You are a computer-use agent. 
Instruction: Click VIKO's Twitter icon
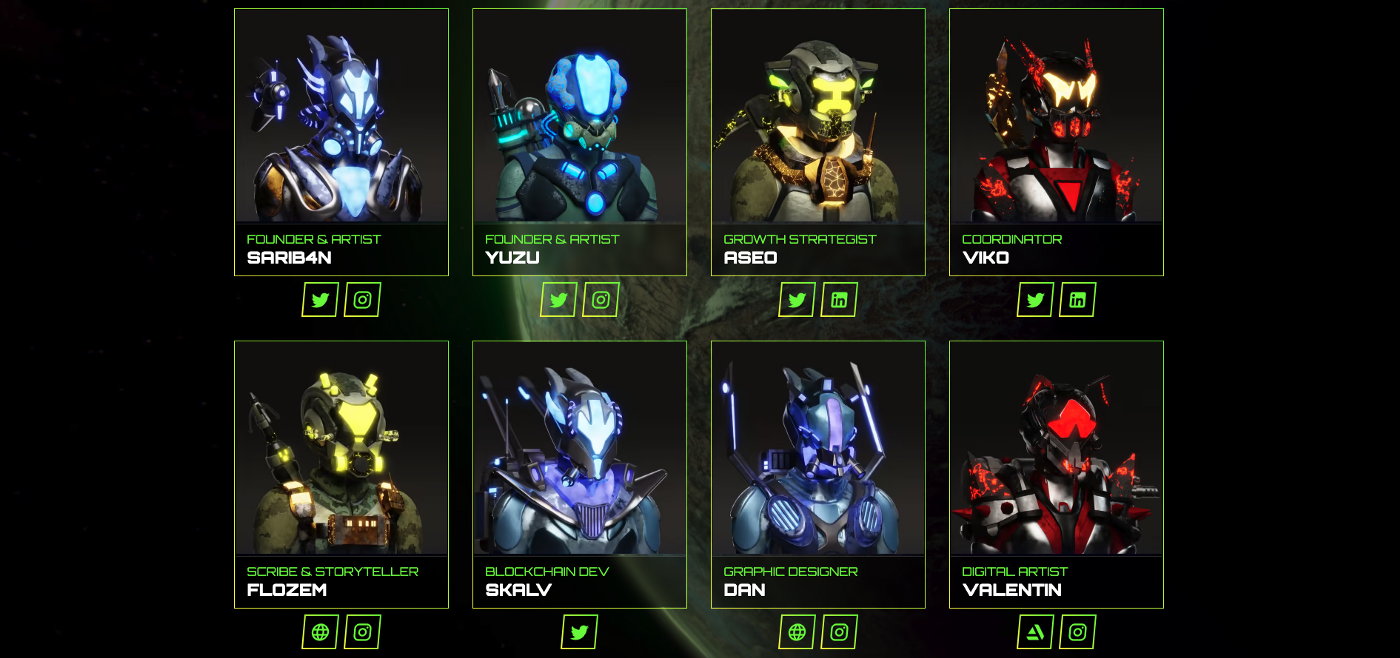(x=1035, y=300)
